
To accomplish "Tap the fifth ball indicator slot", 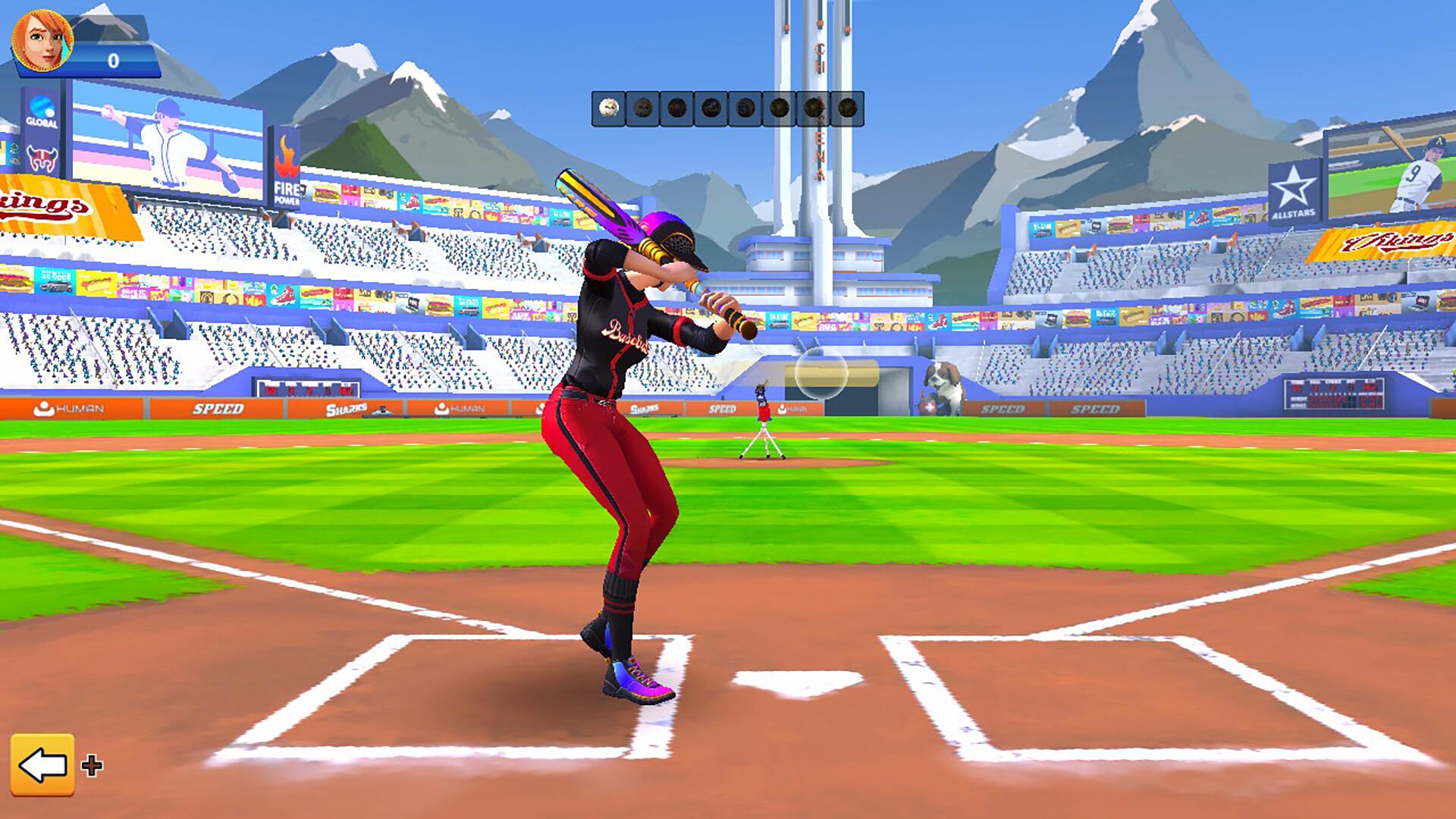I will click(x=744, y=108).
